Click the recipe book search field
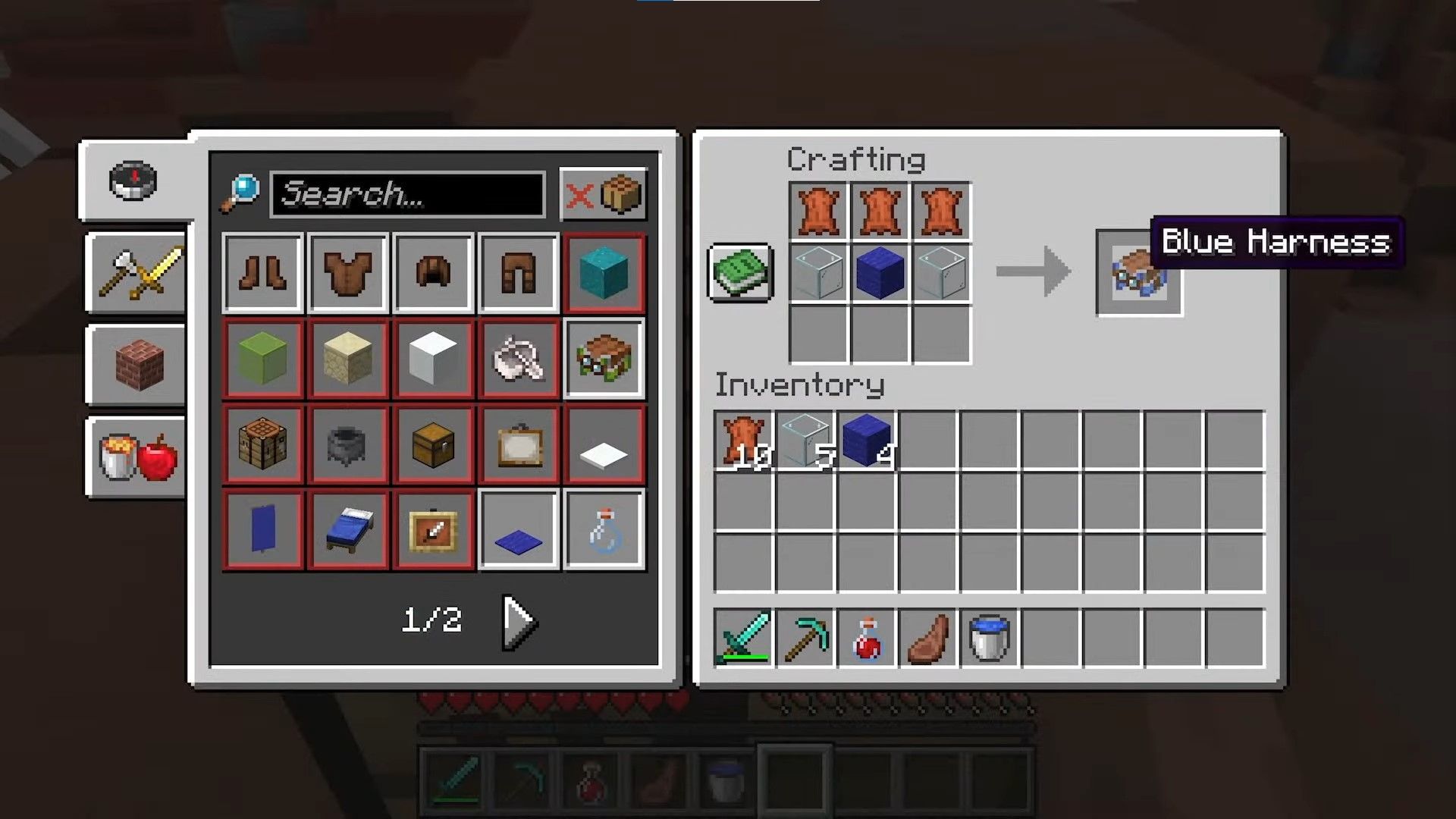This screenshot has width=1456, height=819. point(408,194)
